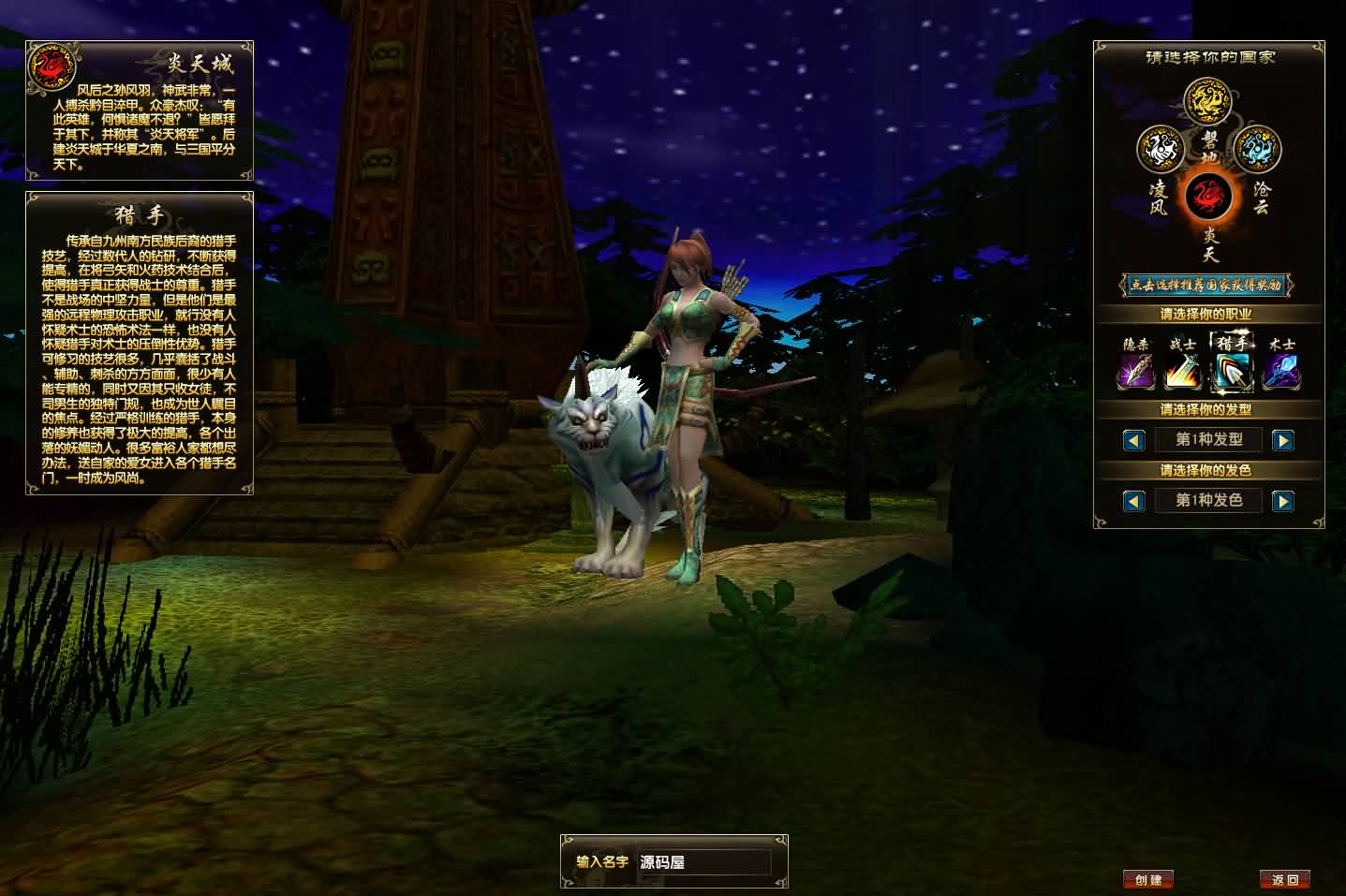This screenshot has height=896, width=1346.
Task: Select the 术士 sorcerer staff class icon
Action: point(1281,370)
